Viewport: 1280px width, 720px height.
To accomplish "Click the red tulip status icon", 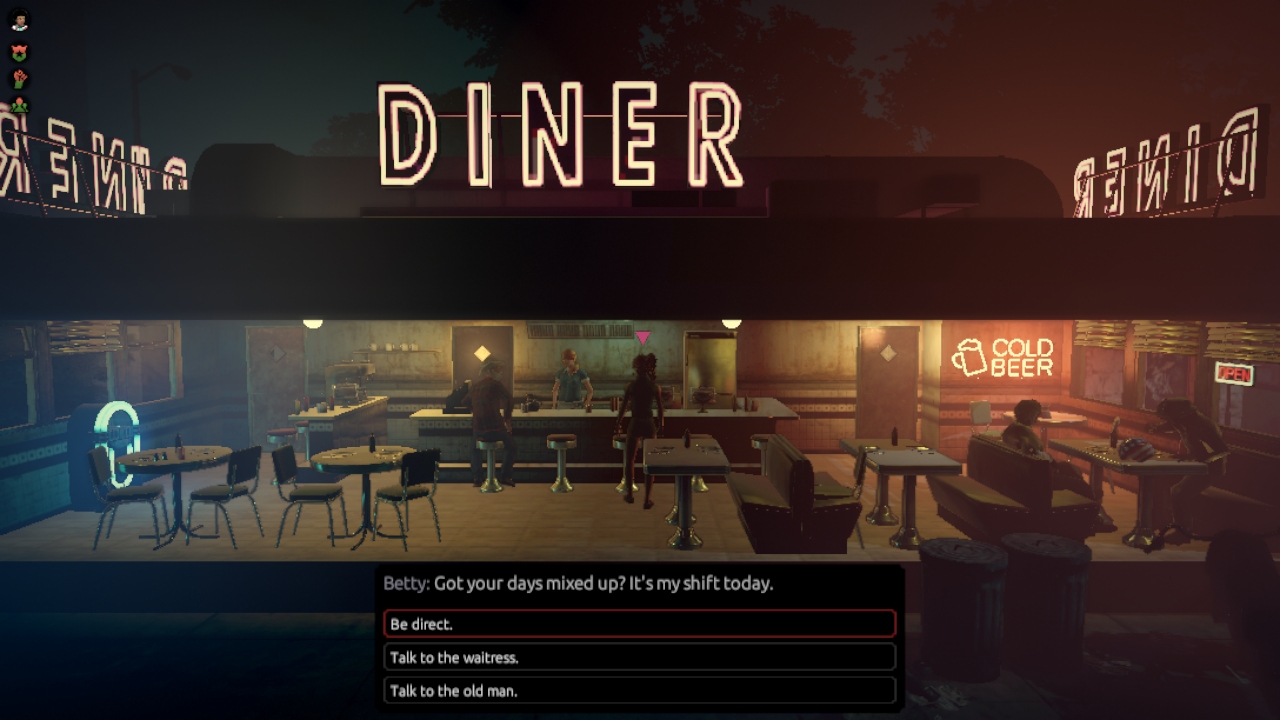I will [19, 52].
